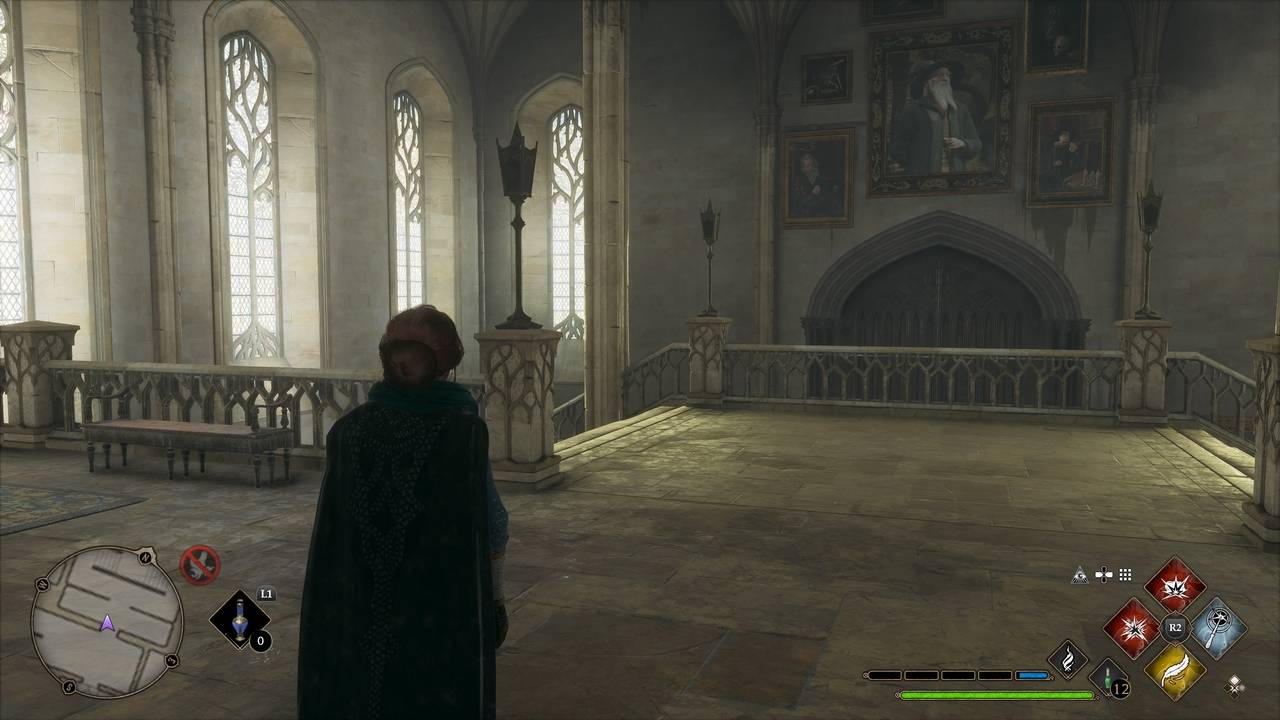The image size is (1280, 720).
Task: Activate the light-blue wand spell
Action: (x=1218, y=628)
